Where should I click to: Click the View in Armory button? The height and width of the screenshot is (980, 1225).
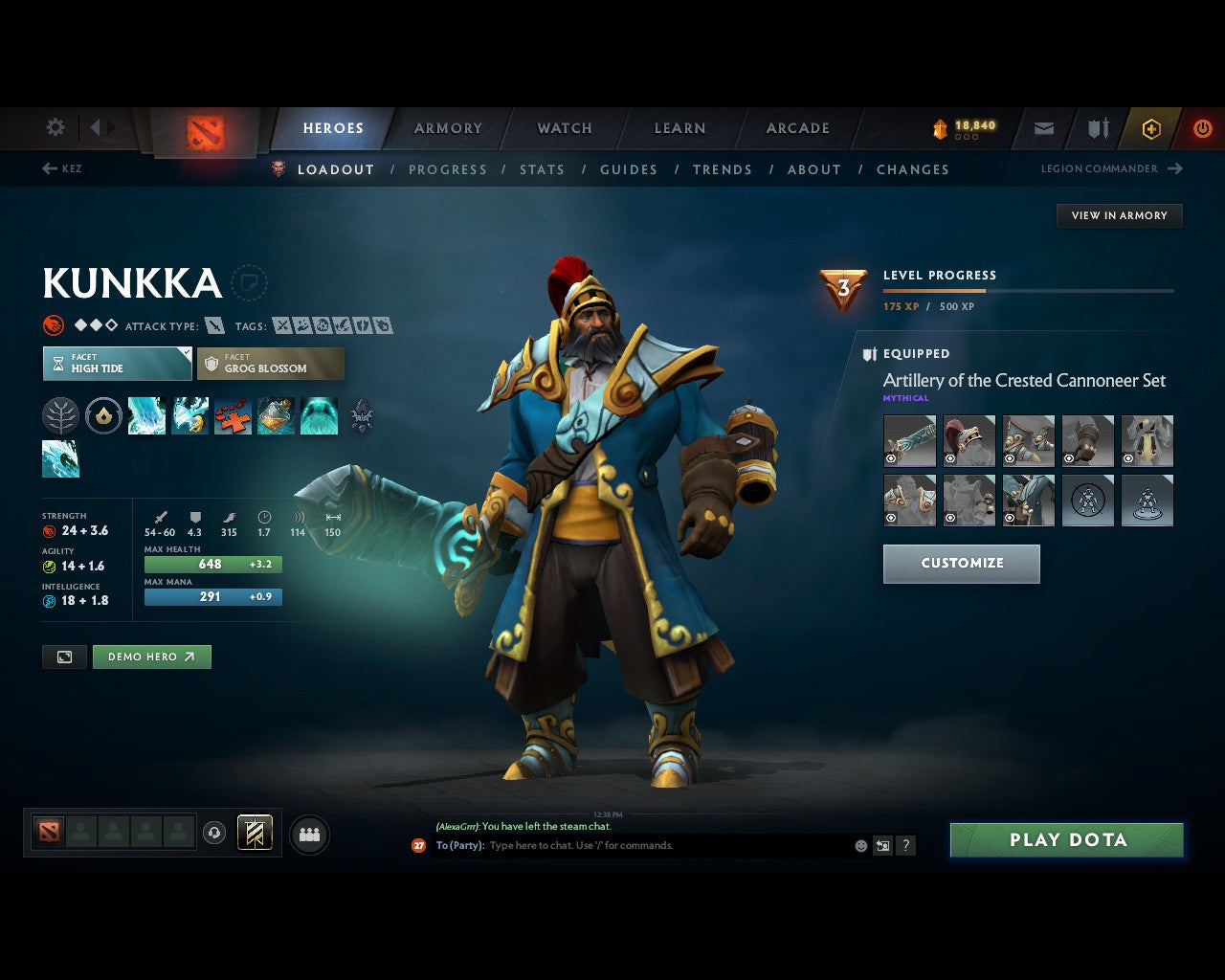click(1119, 215)
